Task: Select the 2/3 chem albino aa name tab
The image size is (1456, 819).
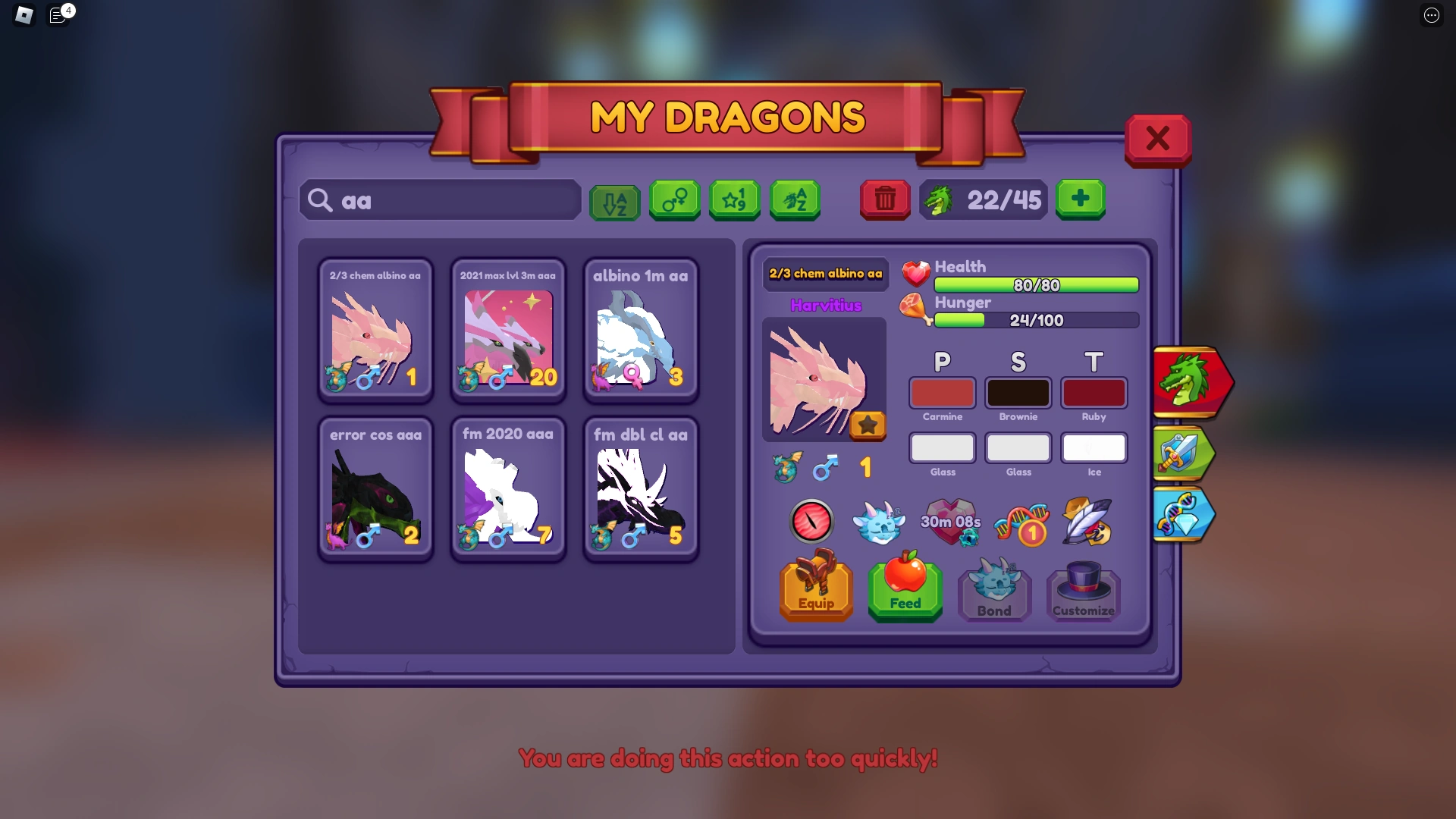Action: [x=826, y=275]
